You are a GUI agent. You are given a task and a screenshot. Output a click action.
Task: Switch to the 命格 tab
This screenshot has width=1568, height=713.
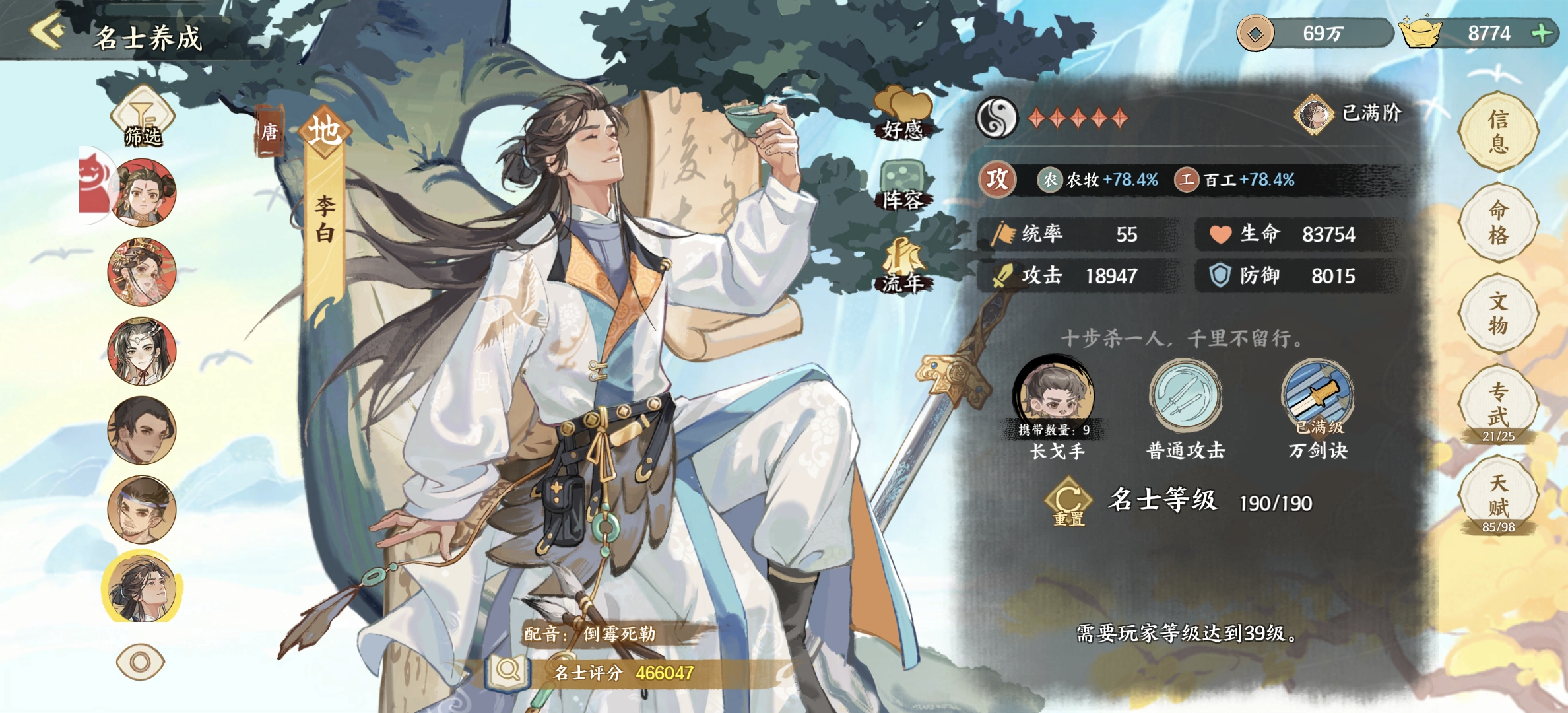[1498, 222]
